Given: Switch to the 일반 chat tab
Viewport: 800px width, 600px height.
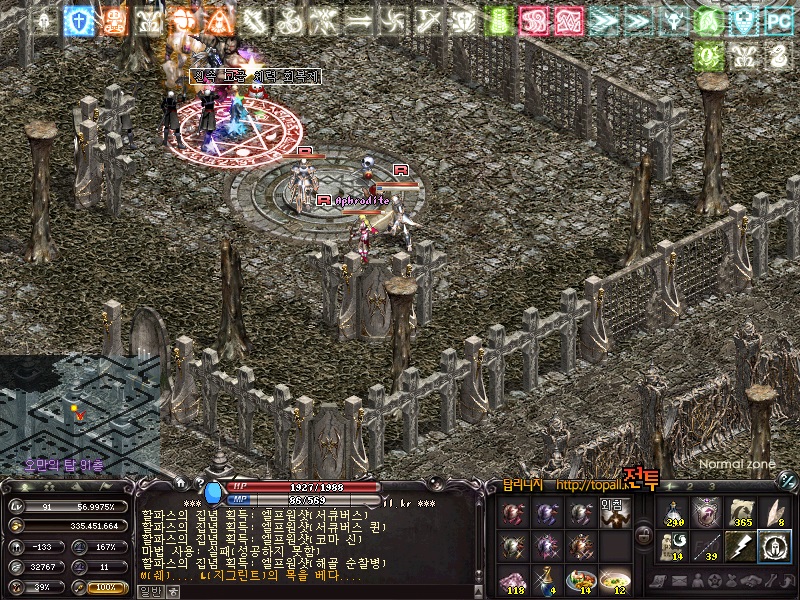Looking at the screenshot, I should [148, 591].
